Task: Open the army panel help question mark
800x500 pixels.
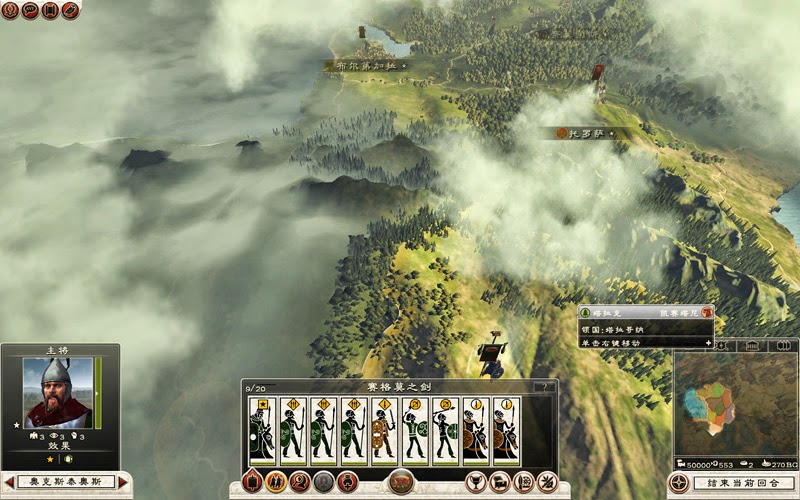Action: click(545, 387)
